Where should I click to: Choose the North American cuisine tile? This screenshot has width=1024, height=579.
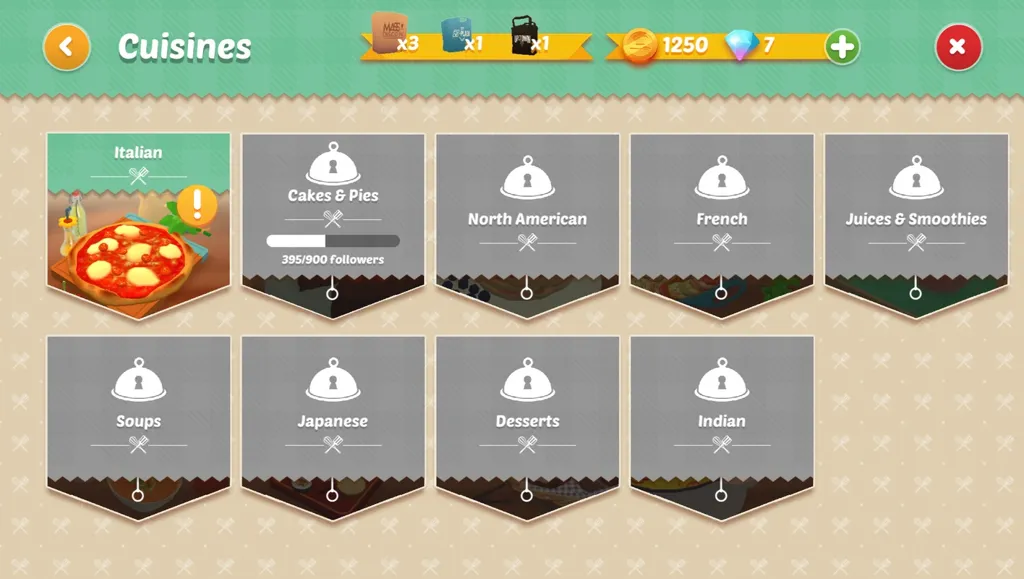(527, 220)
